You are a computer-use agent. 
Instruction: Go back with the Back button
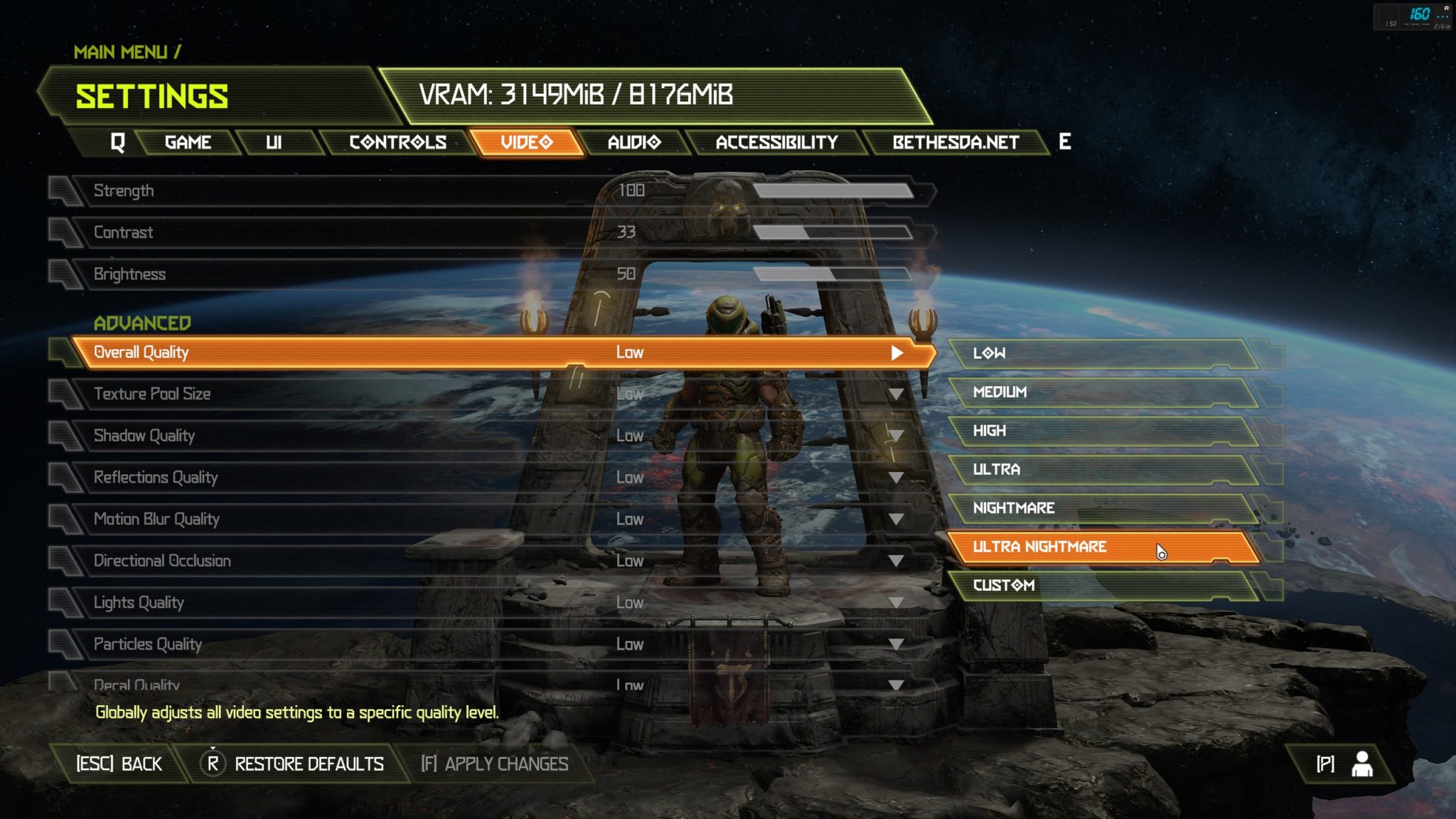(x=119, y=764)
